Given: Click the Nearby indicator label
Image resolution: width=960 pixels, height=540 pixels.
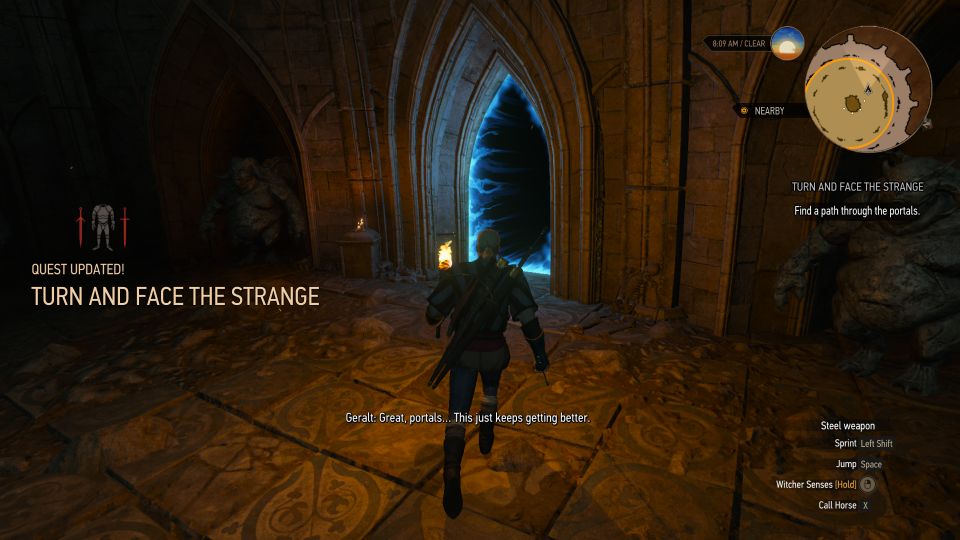Looking at the screenshot, I should pos(770,111).
